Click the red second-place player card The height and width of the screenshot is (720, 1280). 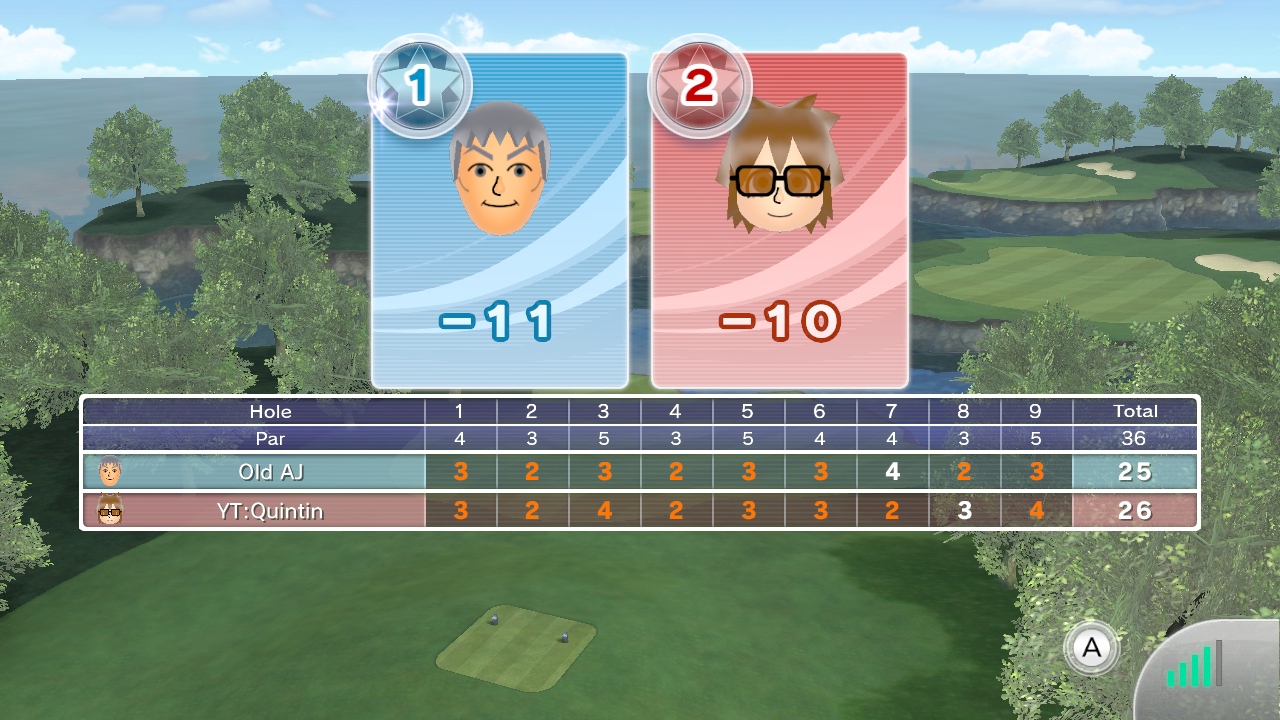779,220
